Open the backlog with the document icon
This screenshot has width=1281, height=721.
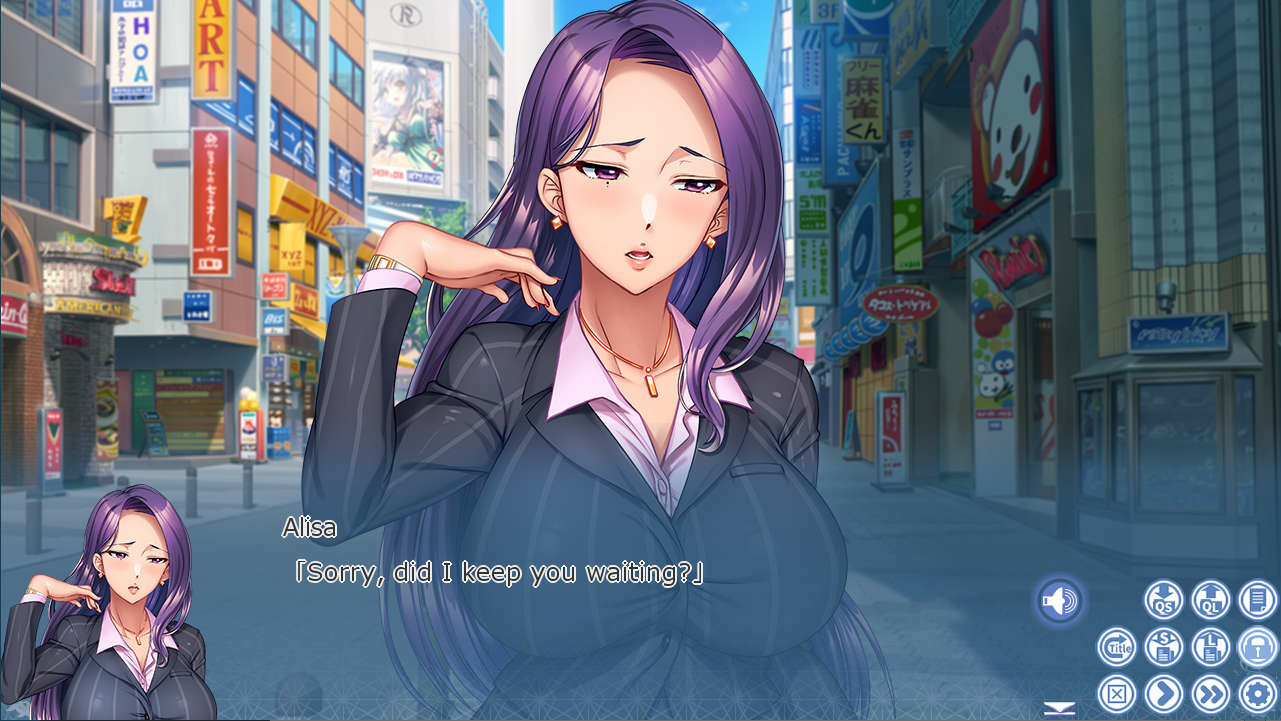pyautogui.click(x=1256, y=600)
